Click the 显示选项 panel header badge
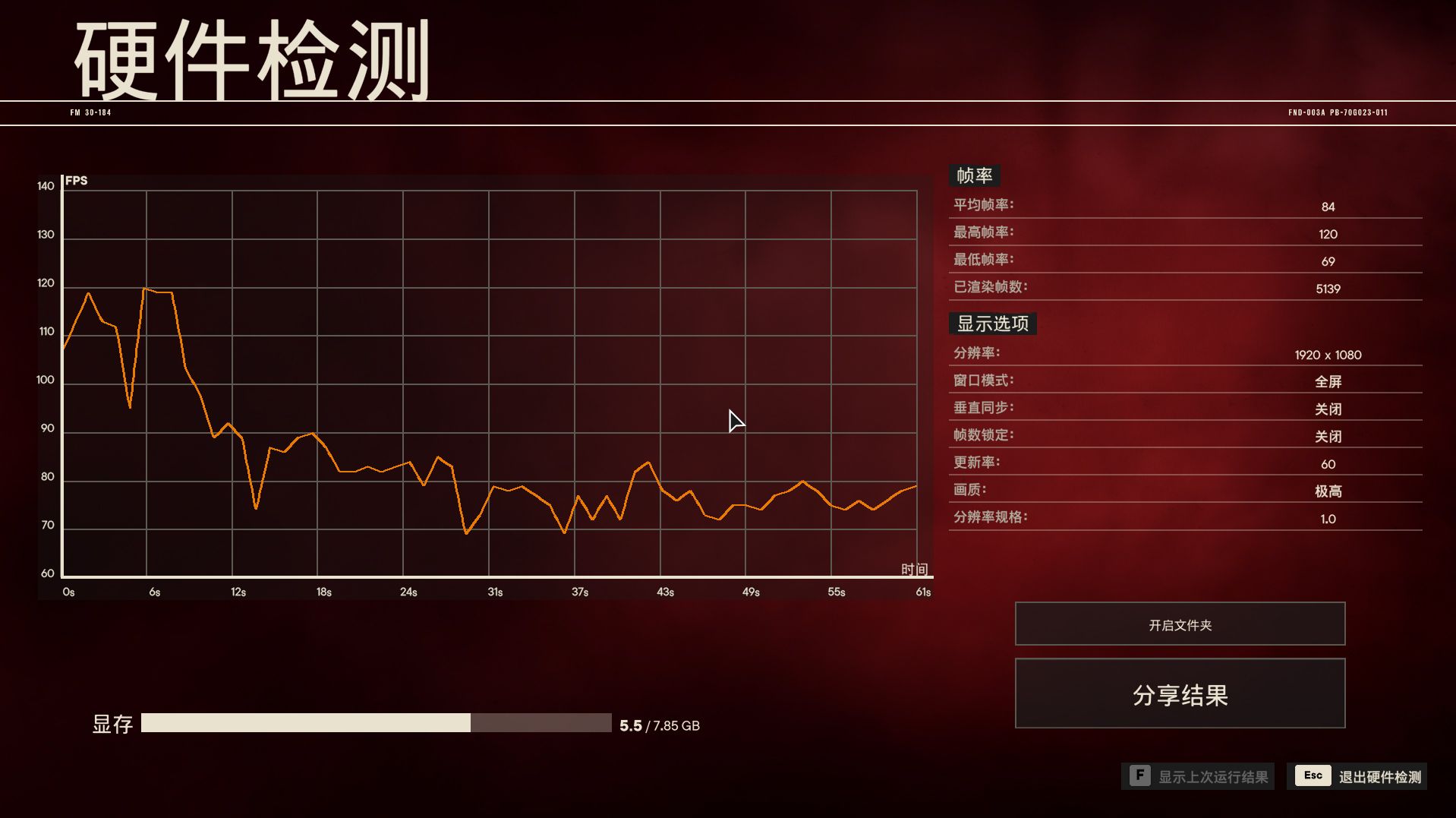This screenshot has height=818, width=1456. tap(992, 323)
